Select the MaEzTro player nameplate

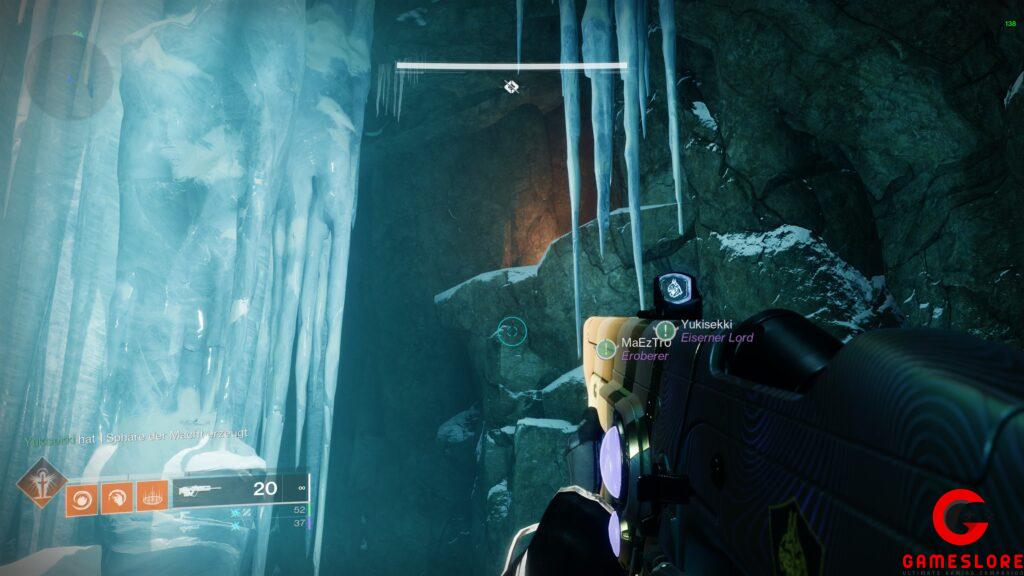[646, 343]
